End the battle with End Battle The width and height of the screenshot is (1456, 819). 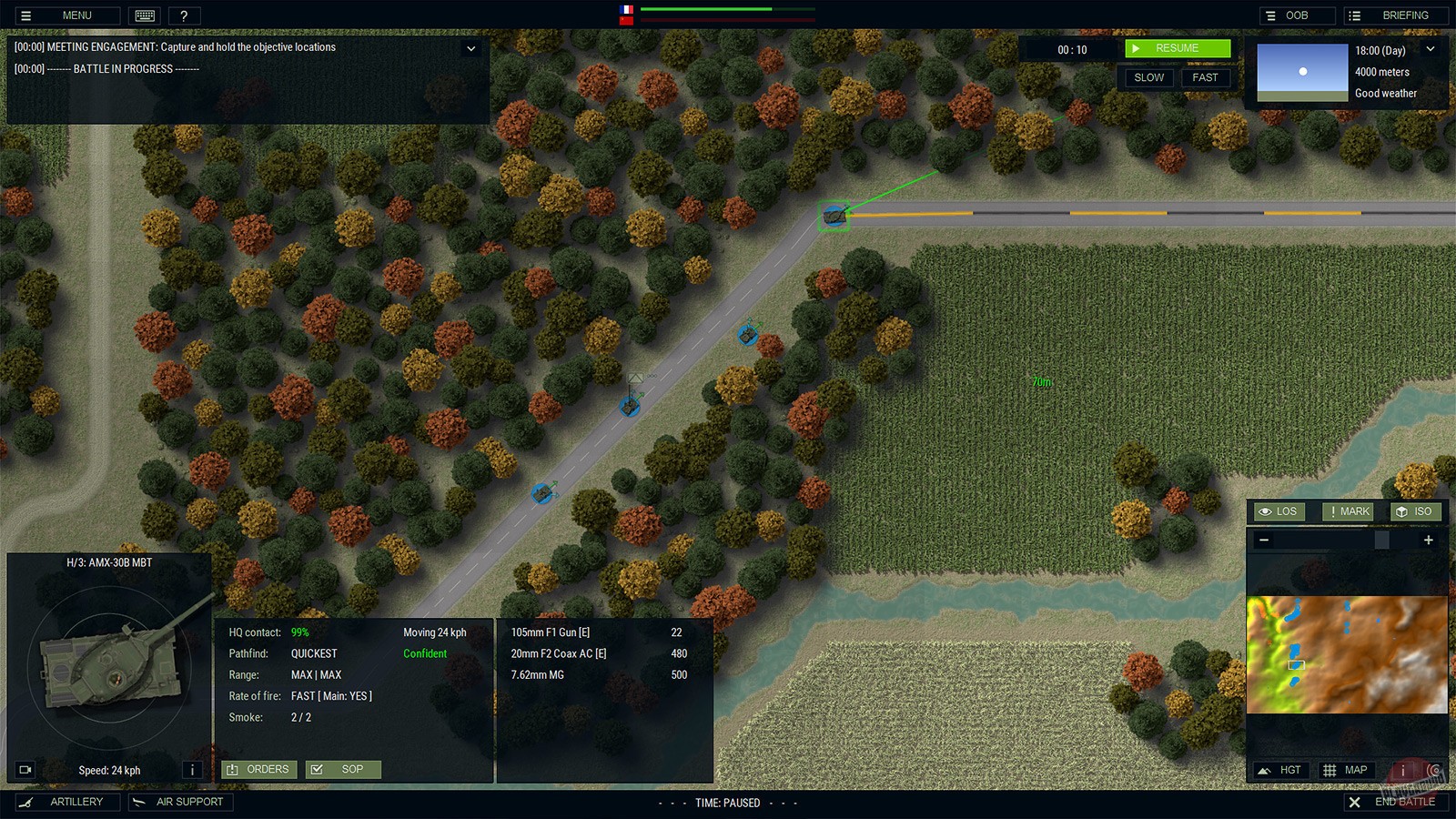pyautogui.click(x=1394, y=802)
